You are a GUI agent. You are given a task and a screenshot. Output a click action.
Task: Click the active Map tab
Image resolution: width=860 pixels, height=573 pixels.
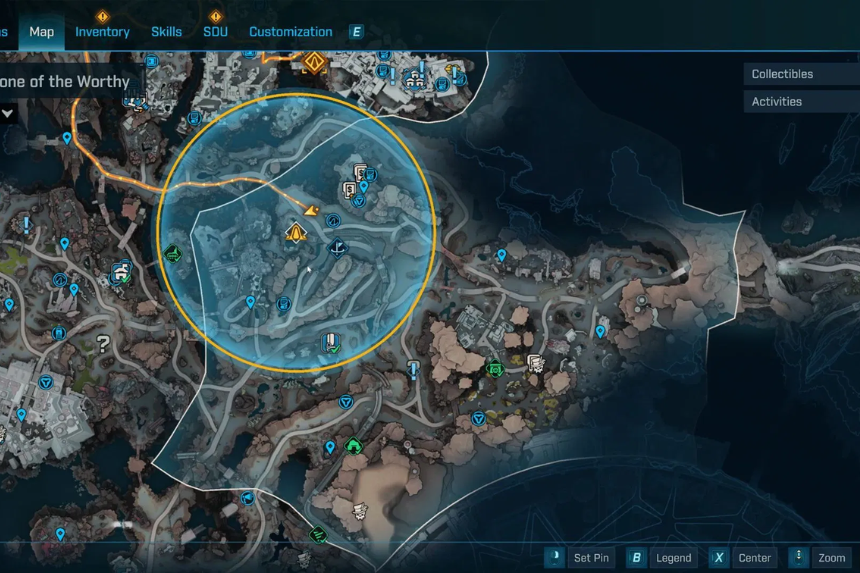(42, 32)
